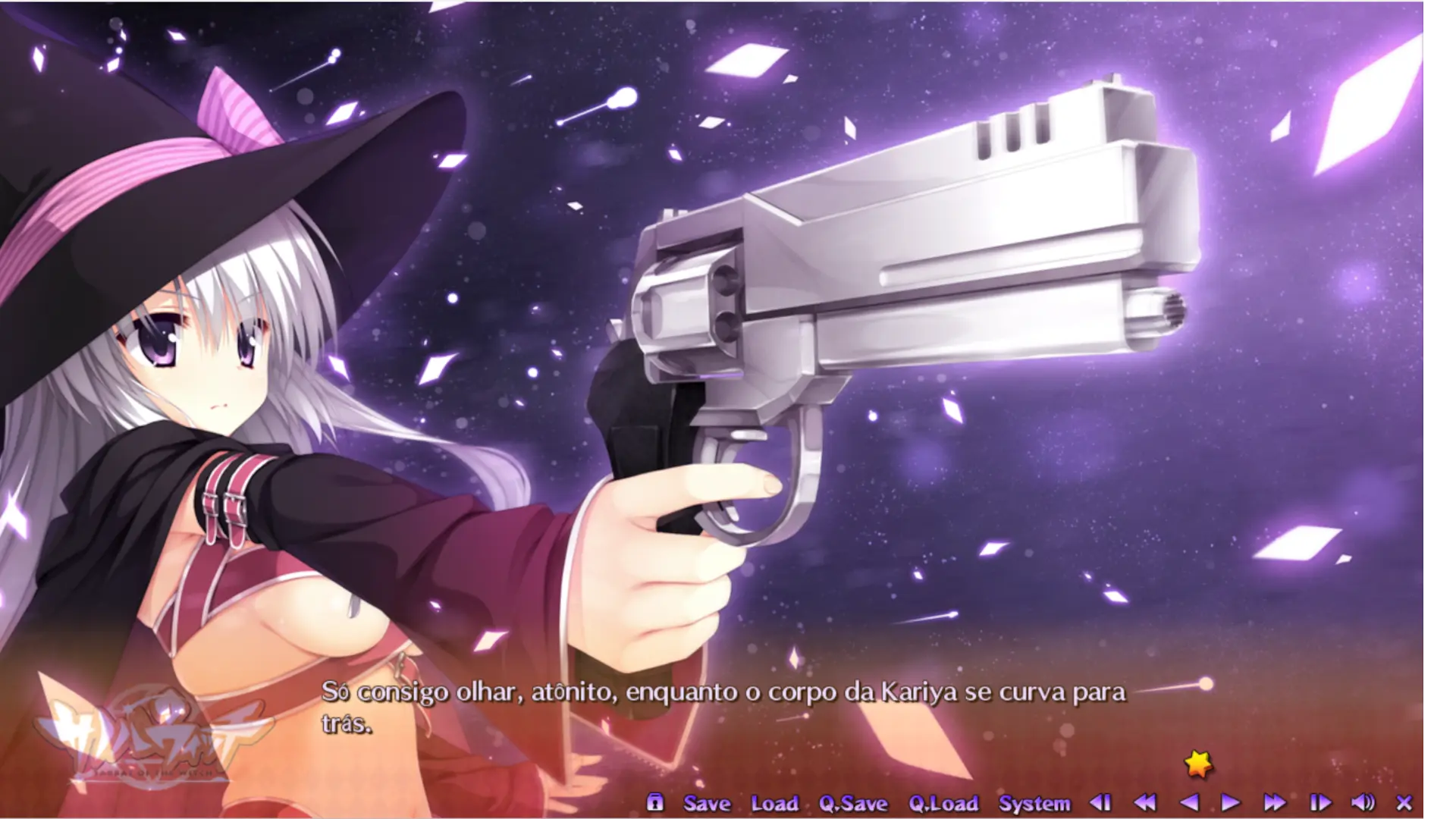The width and height of the screenshot is (1456, 819).
Task: Go back one line with single left arrow
Action: pyautogui.click(x=1189, y=802)
